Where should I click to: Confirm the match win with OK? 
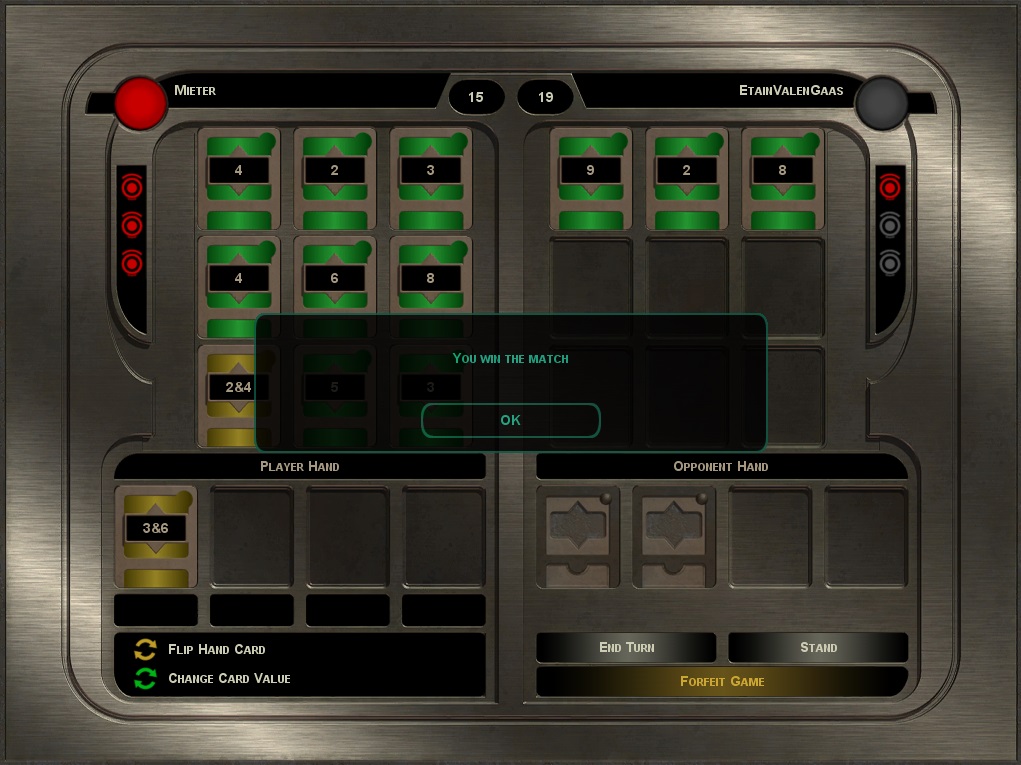(510, 420)
